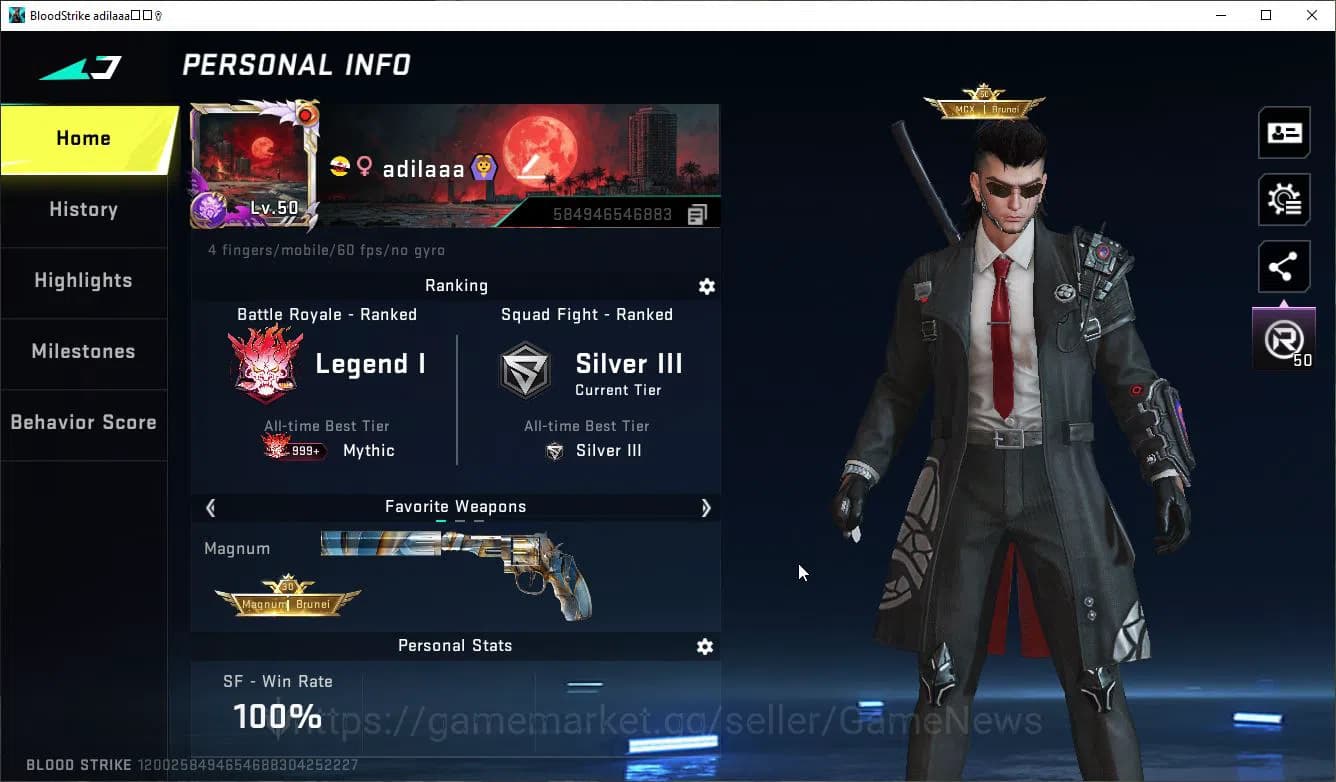Click the Lv.50 avatar frame
Viewport: 1336px width, 782px height.
253,167
